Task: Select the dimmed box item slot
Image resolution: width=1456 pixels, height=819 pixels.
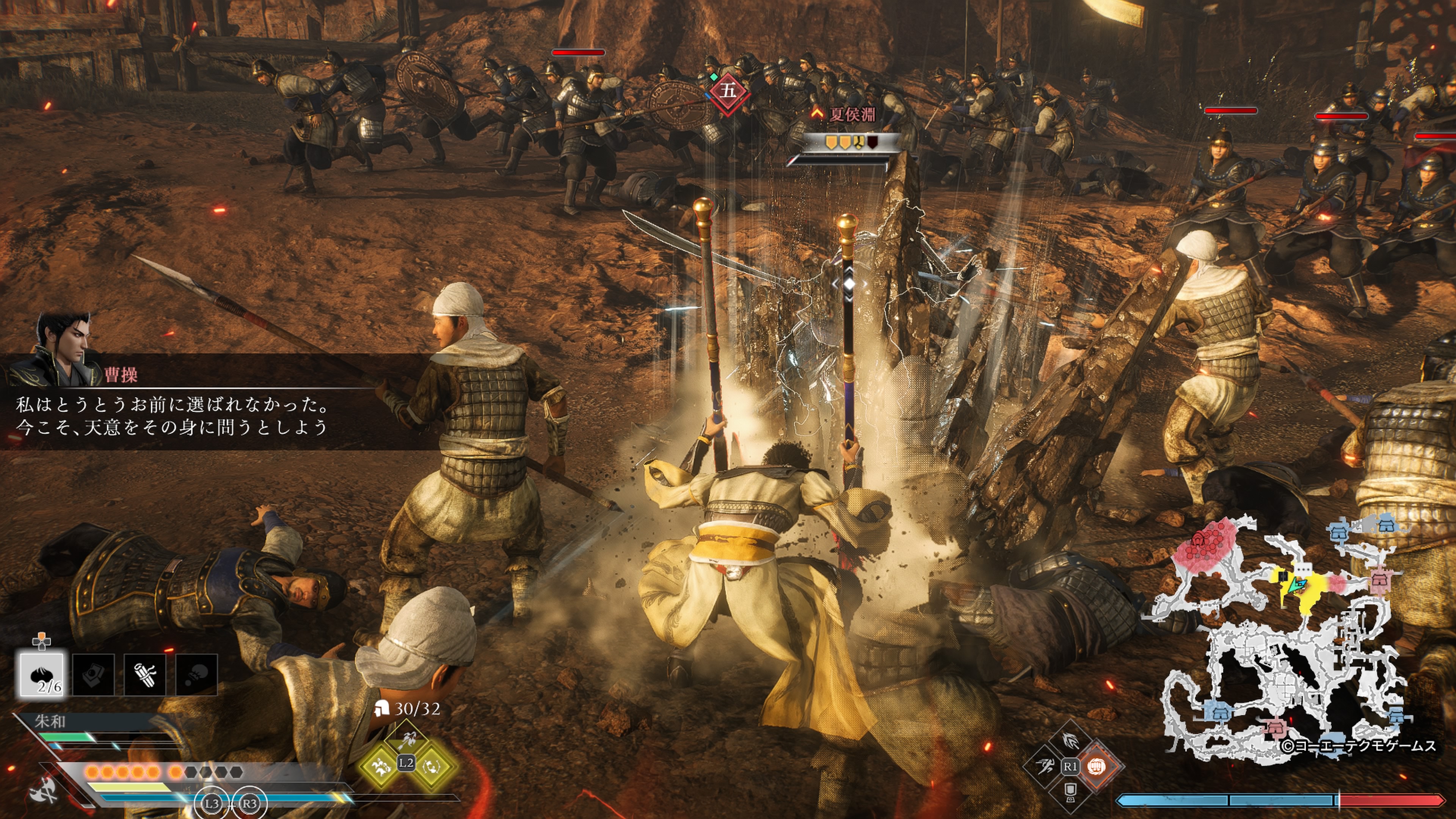Action: coord(93,674)
